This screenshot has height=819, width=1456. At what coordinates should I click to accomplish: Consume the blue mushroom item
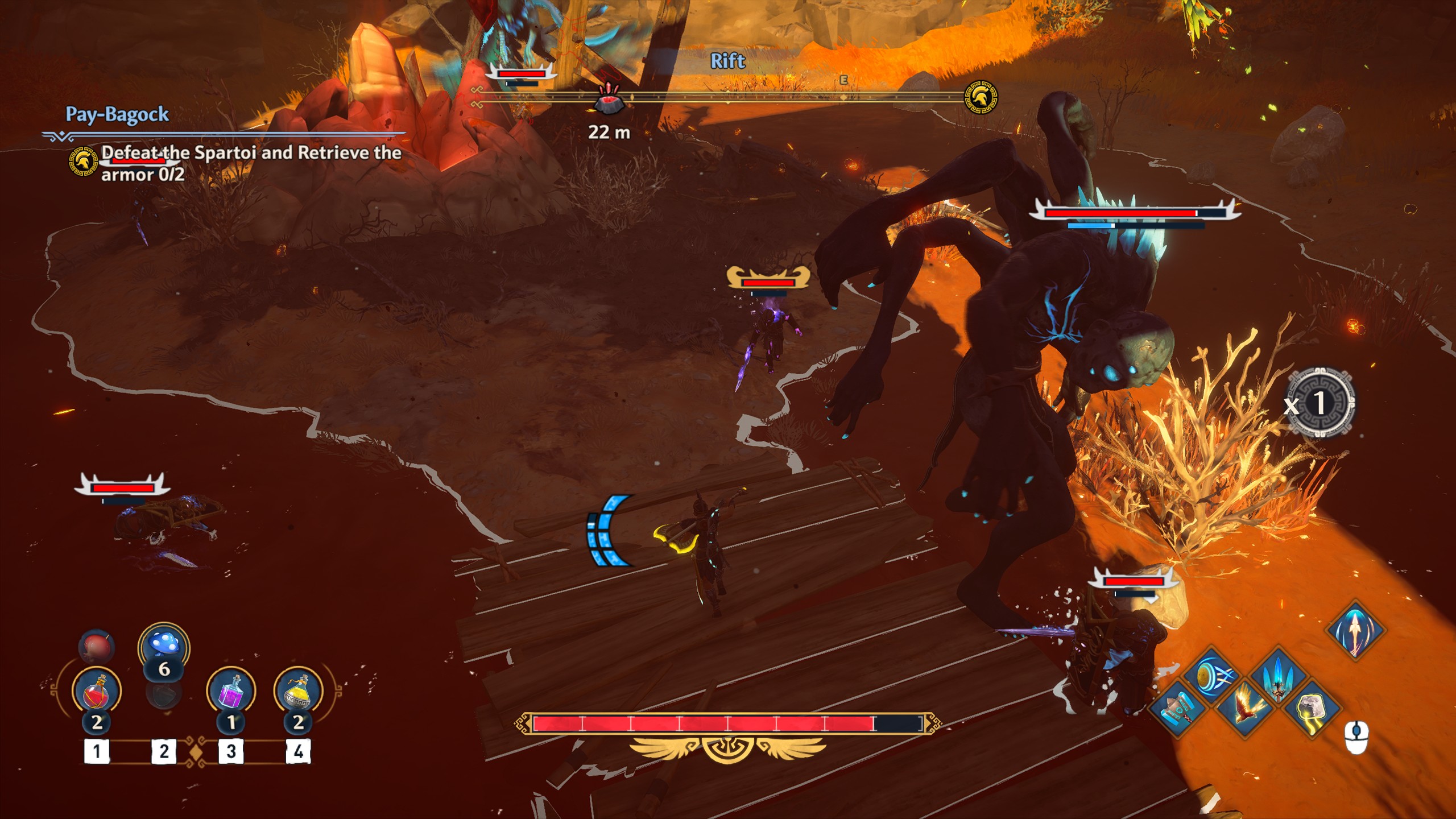[164, 647]
